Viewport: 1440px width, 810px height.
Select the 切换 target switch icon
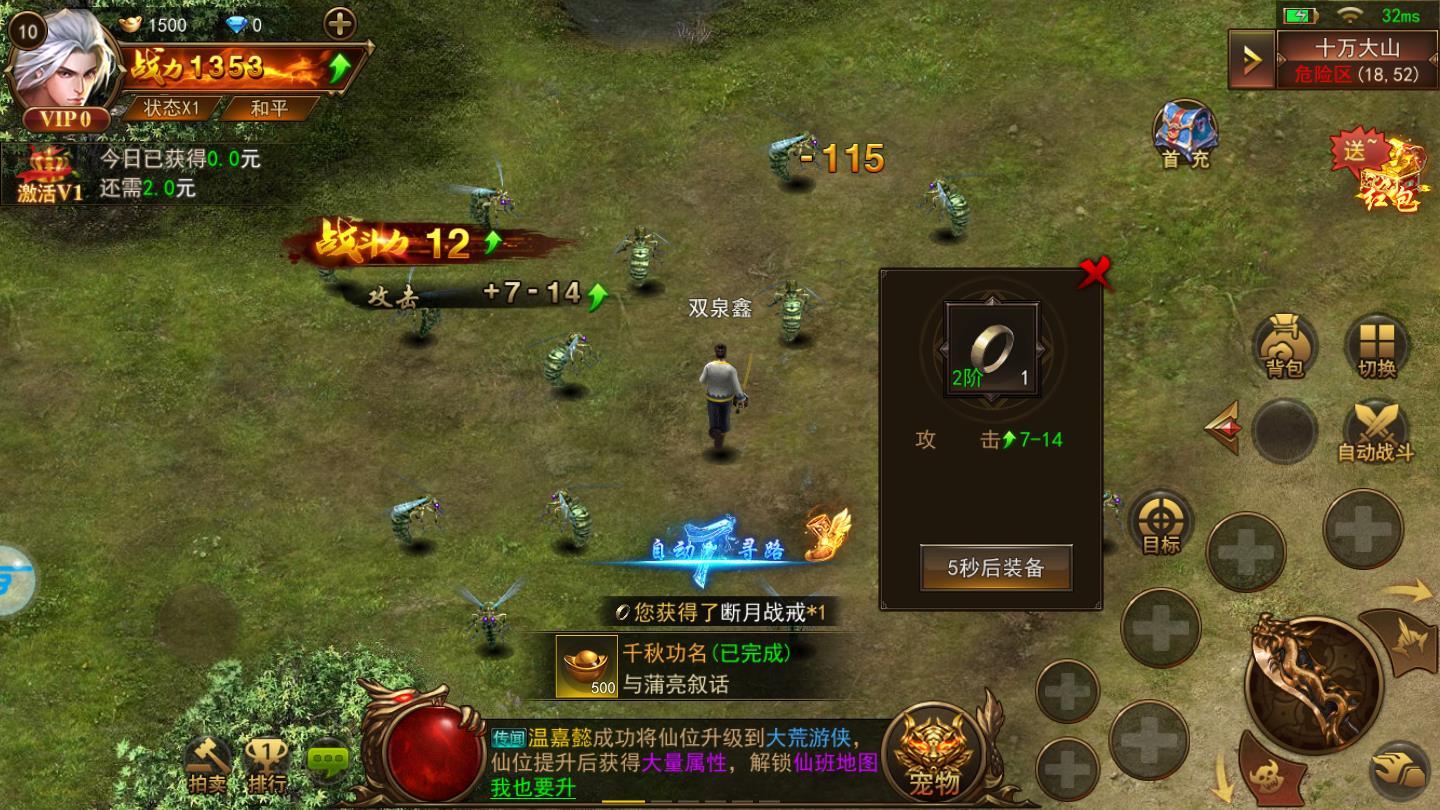pos(1378,348)
